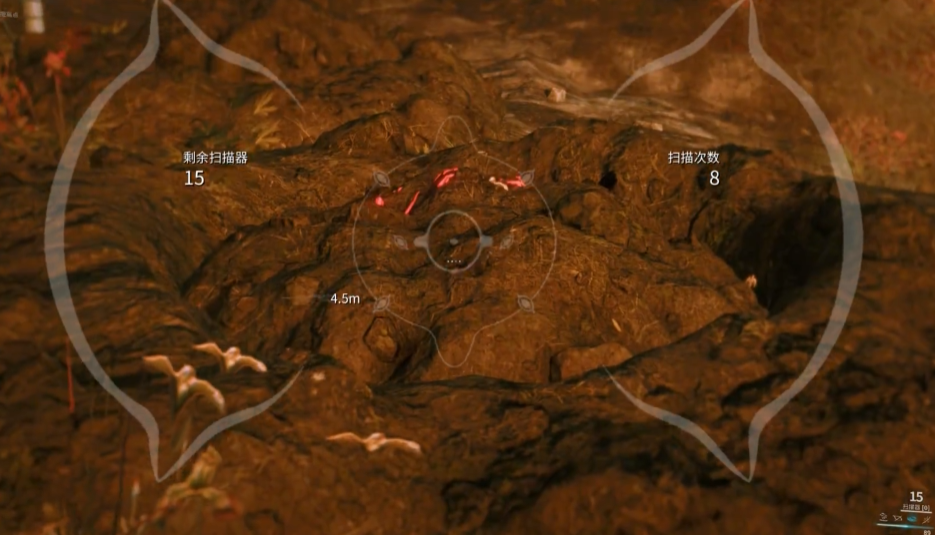This screenshot has width=935, height=535.
Task: Switch to the bow weapon icon
Action: 898,519
